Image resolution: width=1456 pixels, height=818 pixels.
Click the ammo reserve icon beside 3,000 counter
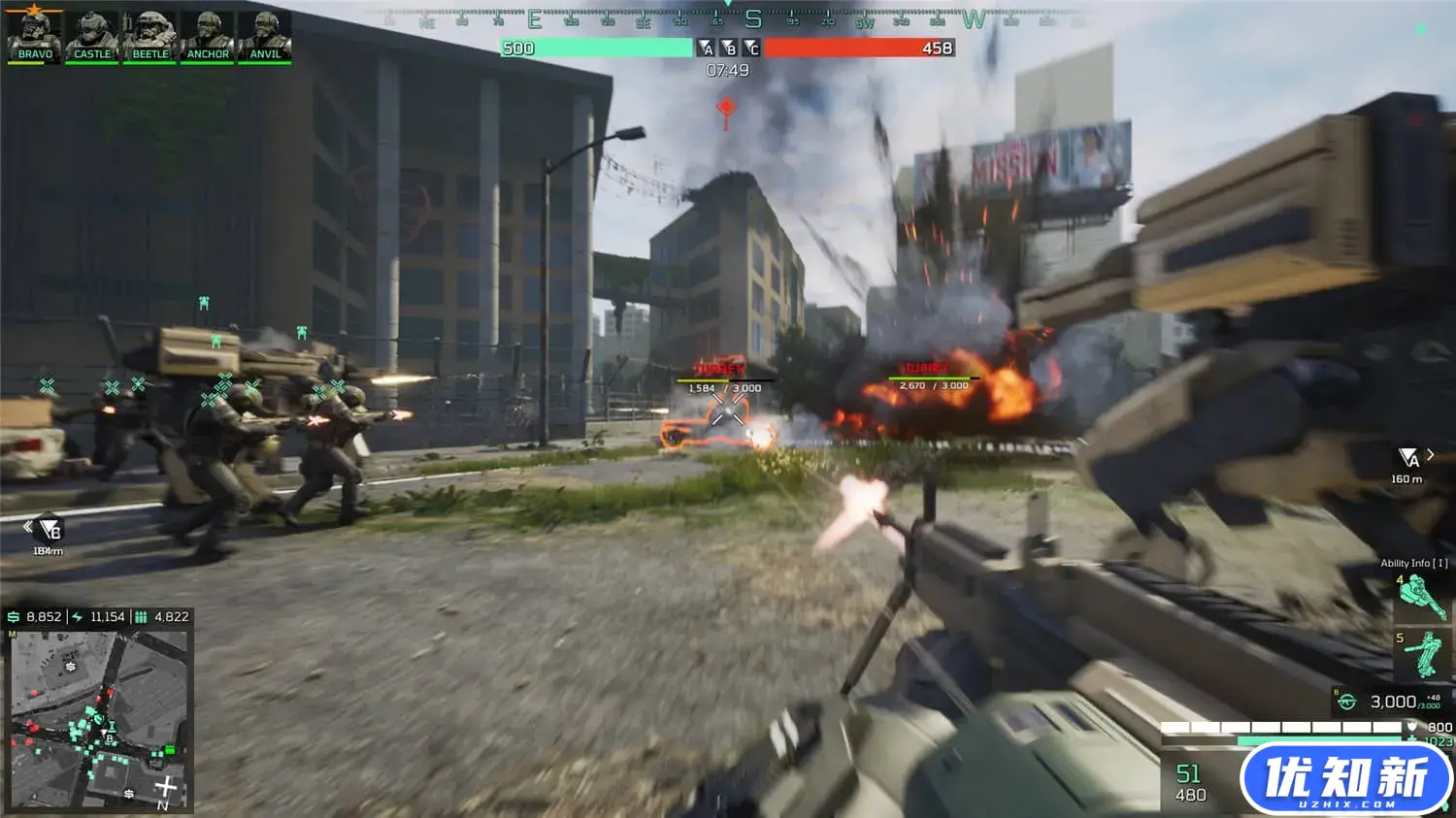pyautogui.click(x=1347, y=700)
